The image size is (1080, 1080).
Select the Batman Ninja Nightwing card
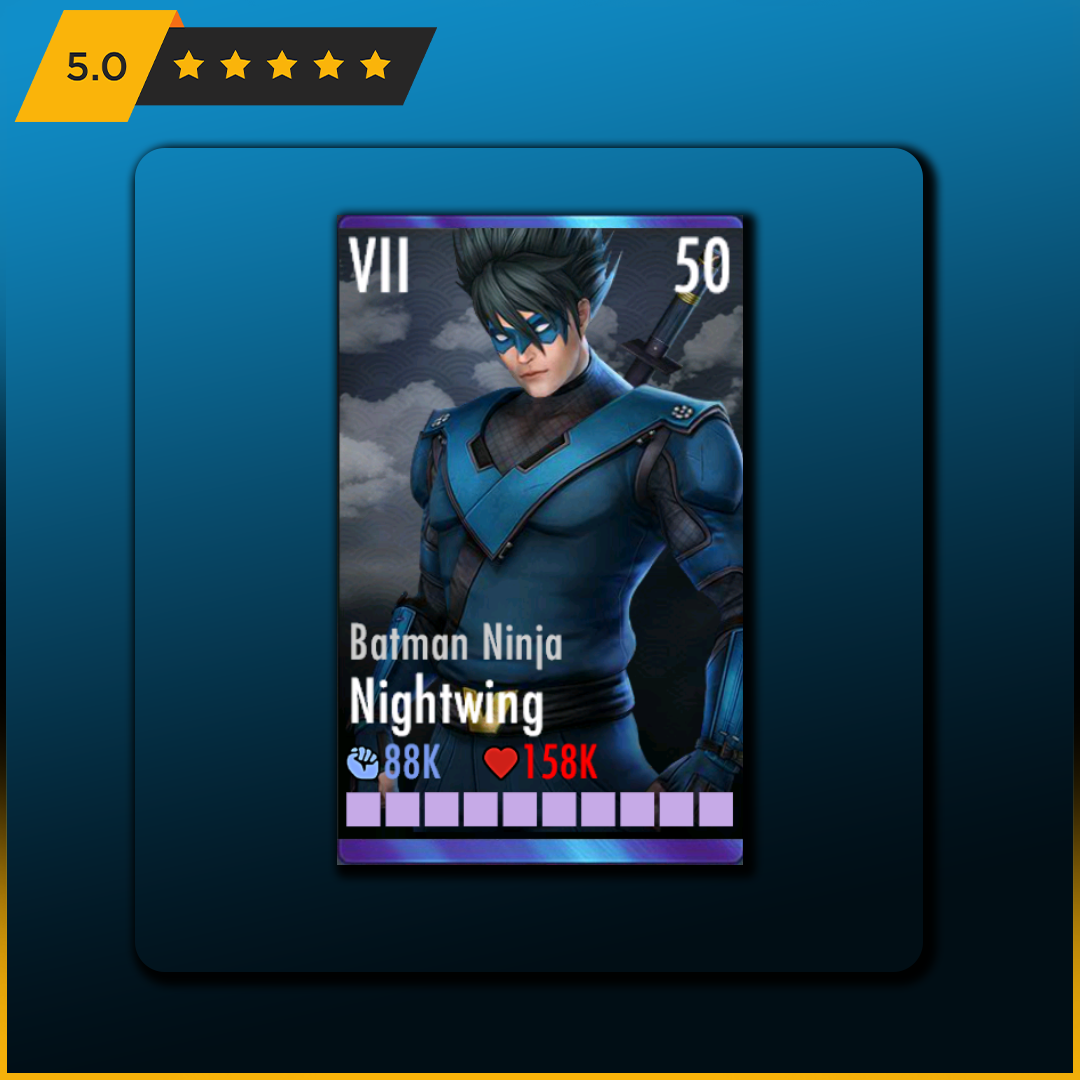pyautogui.click(x=540, y=540)
